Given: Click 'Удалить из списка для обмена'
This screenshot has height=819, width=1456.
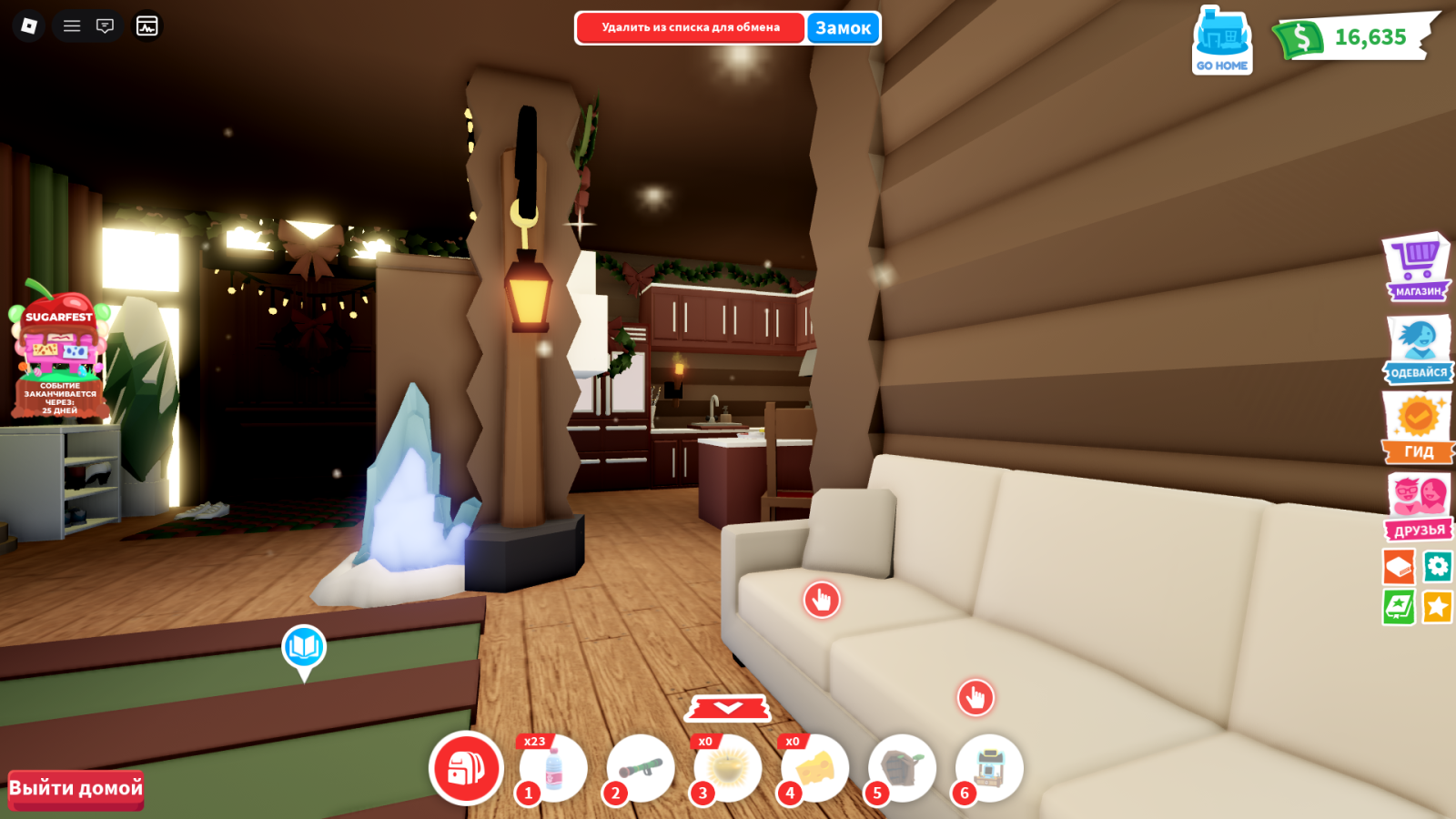Looking at the screenshot, I should pos(690,27).
